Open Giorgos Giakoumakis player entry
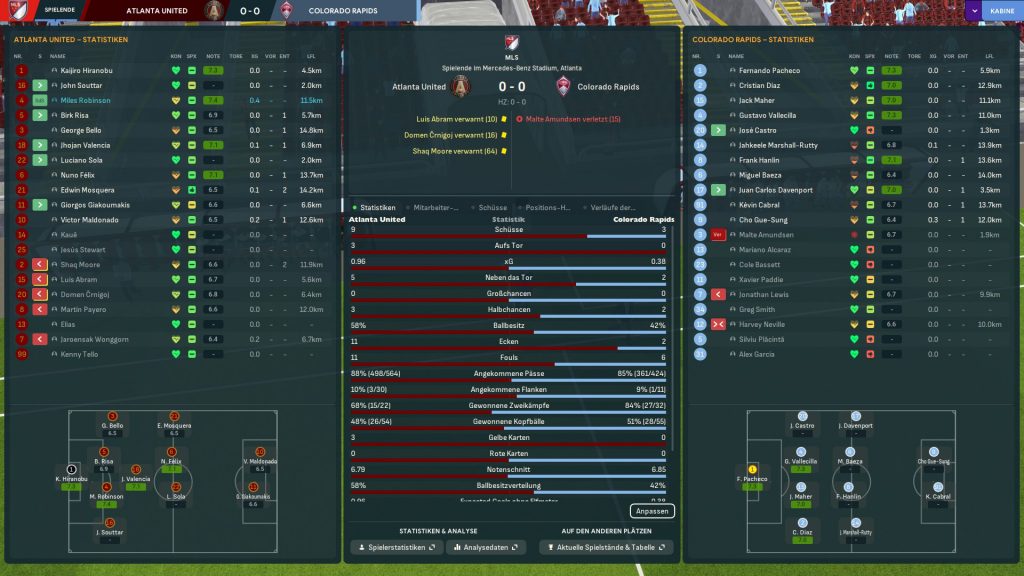The height and width of the screenshot is (576, 1024). pyautogui.click(x=94, y=205)
